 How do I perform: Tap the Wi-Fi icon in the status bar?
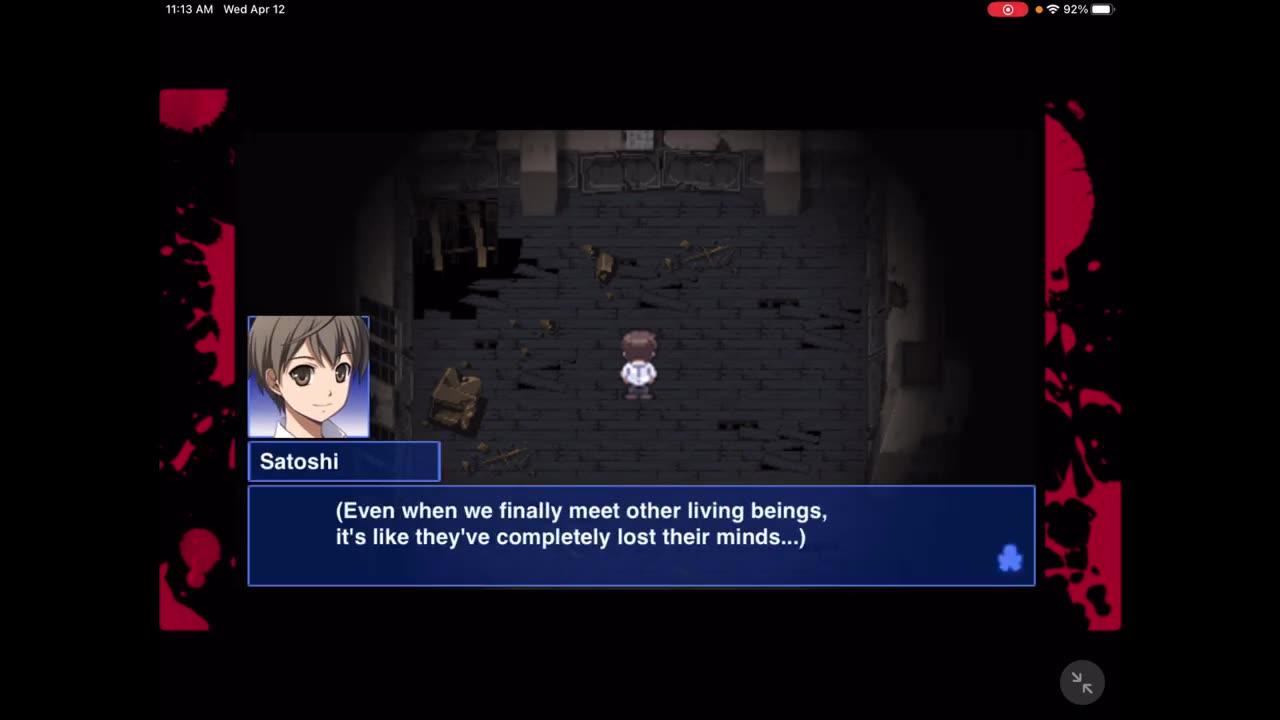1053,9
